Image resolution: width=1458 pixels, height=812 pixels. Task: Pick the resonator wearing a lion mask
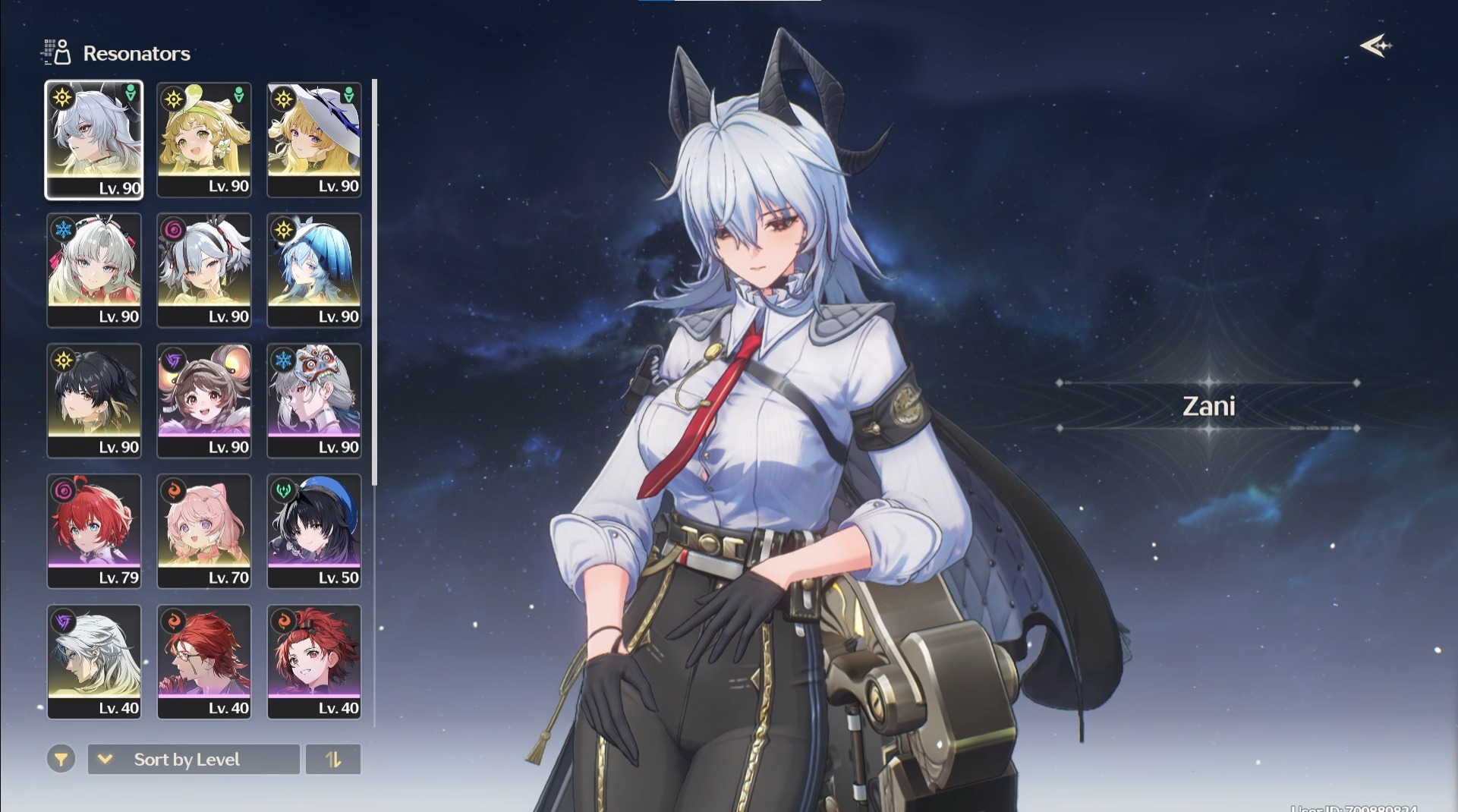click(x=313, y=401)
